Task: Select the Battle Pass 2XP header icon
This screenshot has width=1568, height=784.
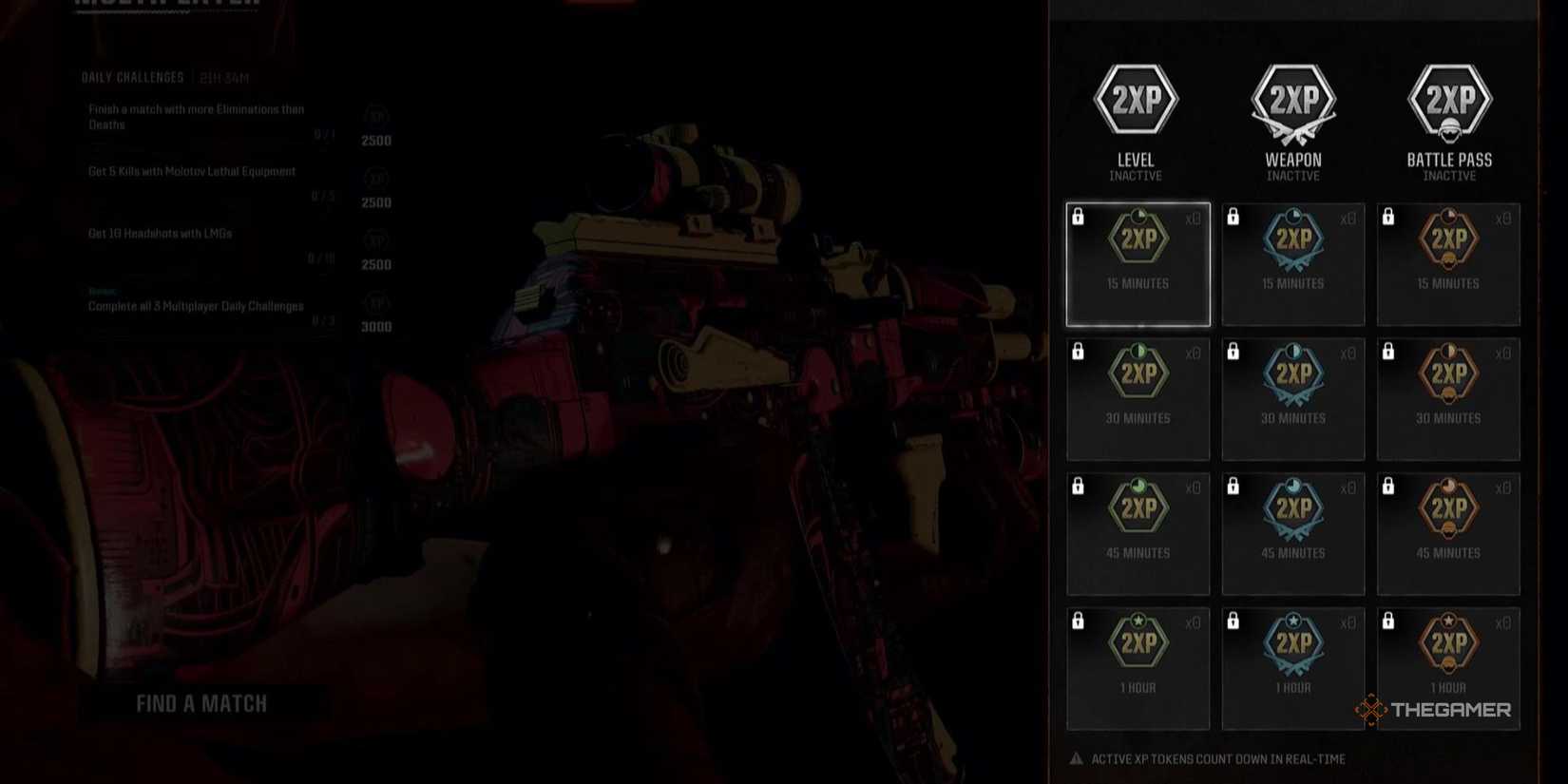Action: coord(1448,100)
